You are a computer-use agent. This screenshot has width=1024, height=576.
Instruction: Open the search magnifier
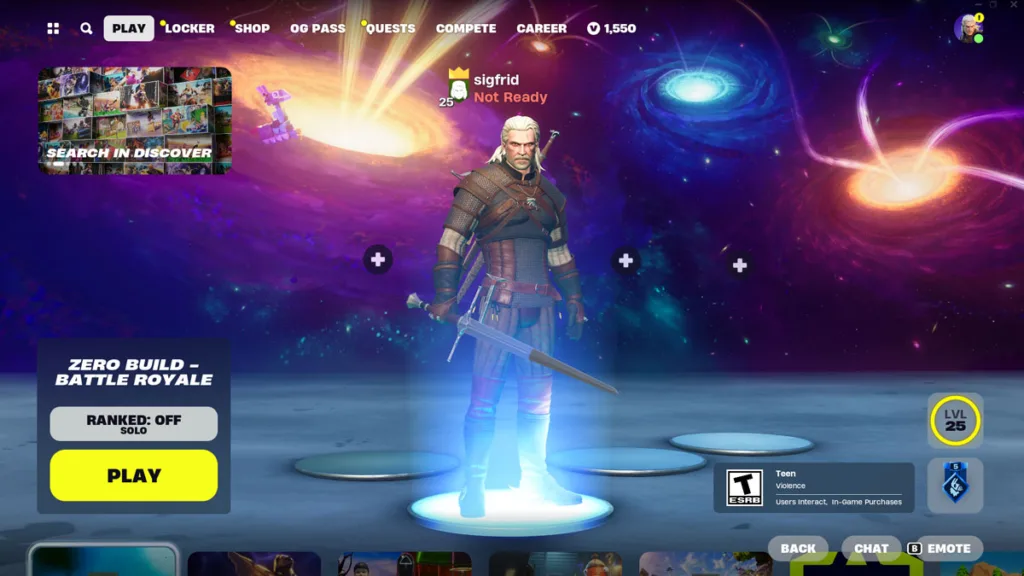coord(86,29)
